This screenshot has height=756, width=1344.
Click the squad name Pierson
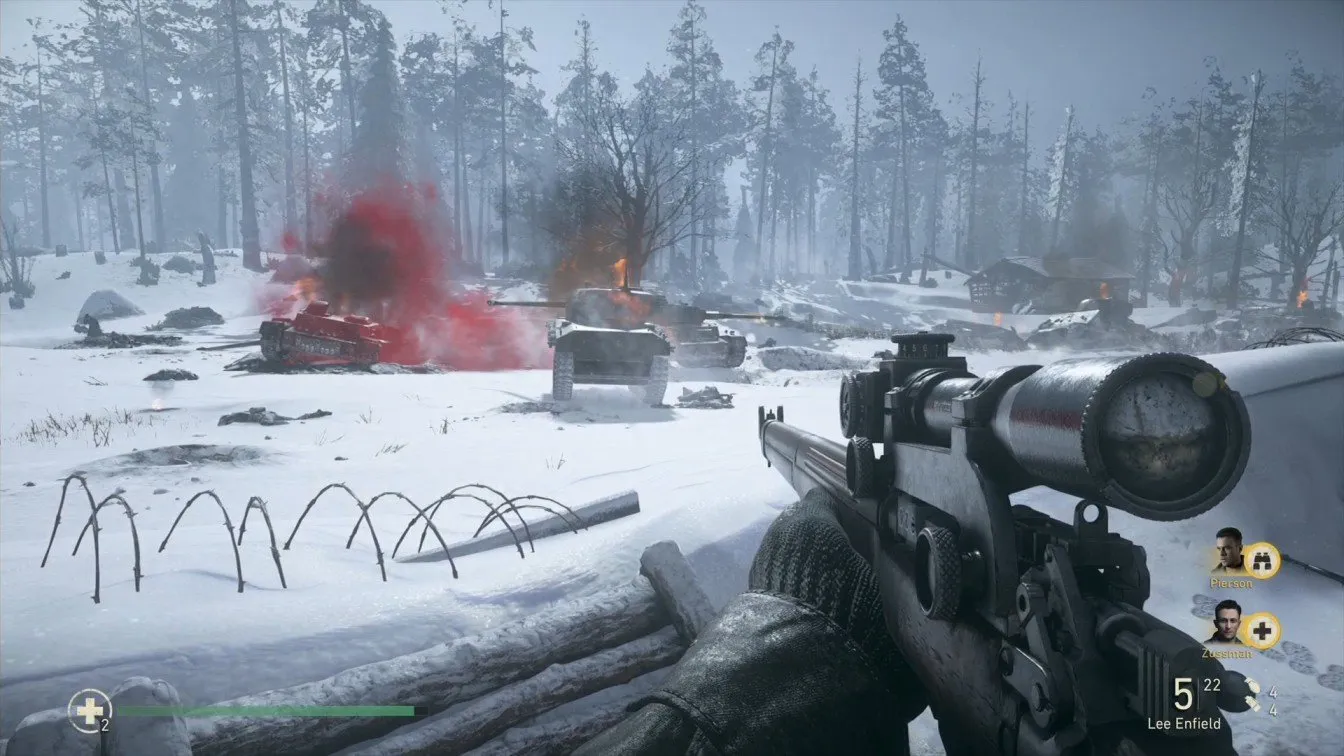pos(1231,583)
